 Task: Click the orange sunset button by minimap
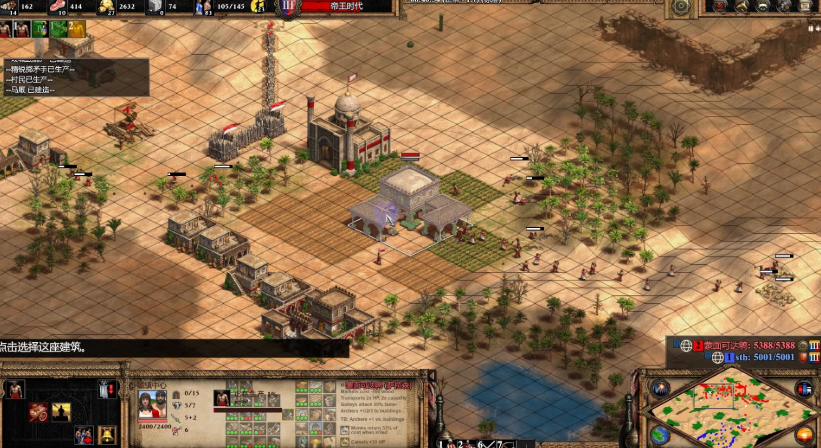[804, 435]
